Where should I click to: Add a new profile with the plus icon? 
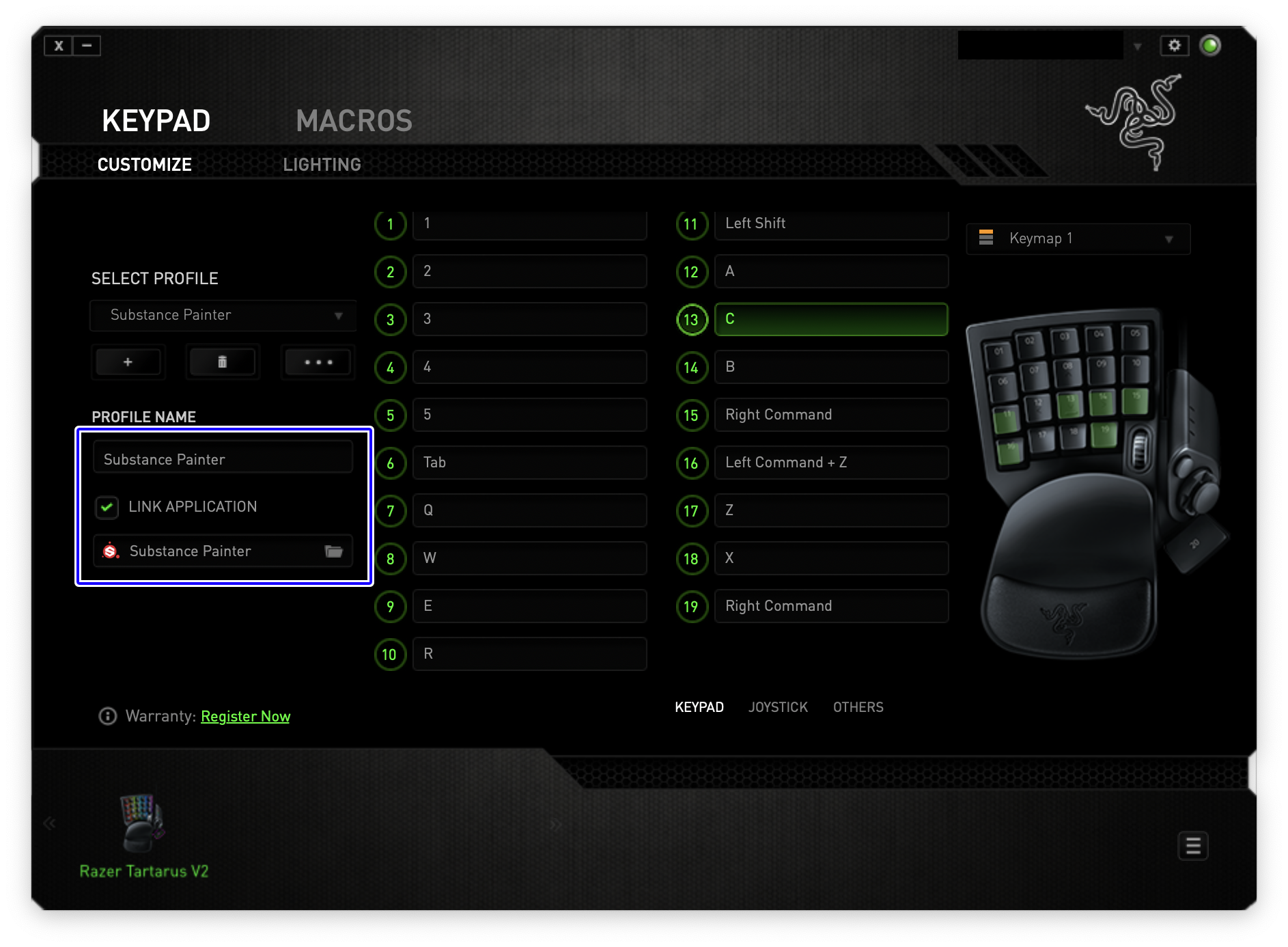[x=128, y=362]
